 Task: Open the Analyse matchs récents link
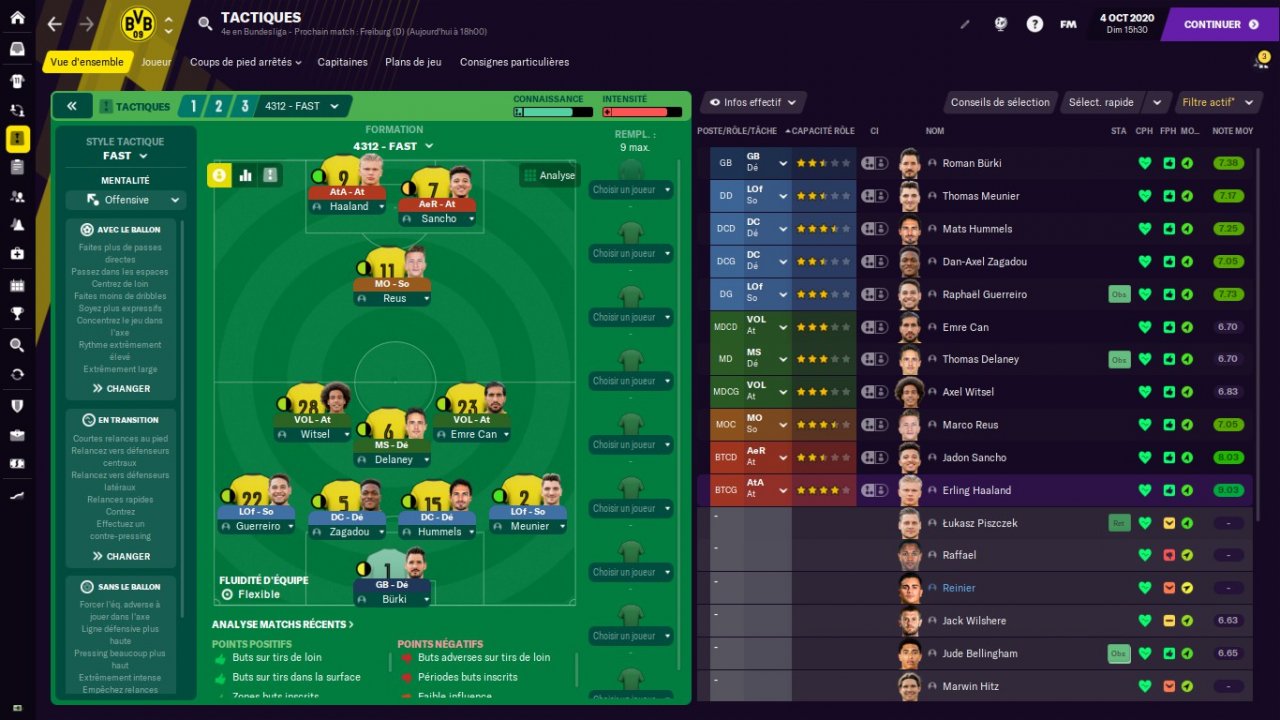(283, 625)
